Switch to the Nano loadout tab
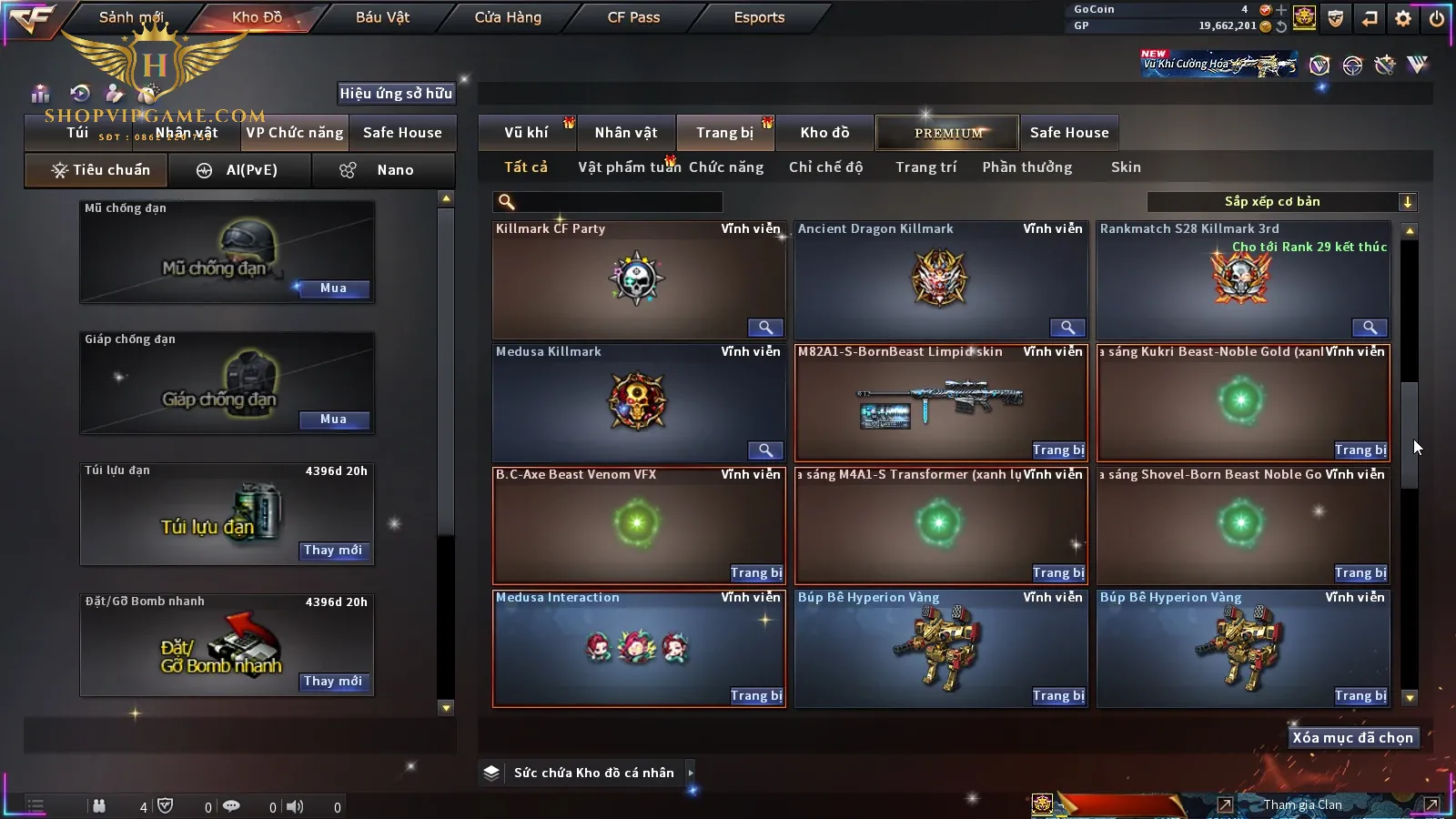Image resolution: width=1456 pixels, height=819 pixels. 383,170
